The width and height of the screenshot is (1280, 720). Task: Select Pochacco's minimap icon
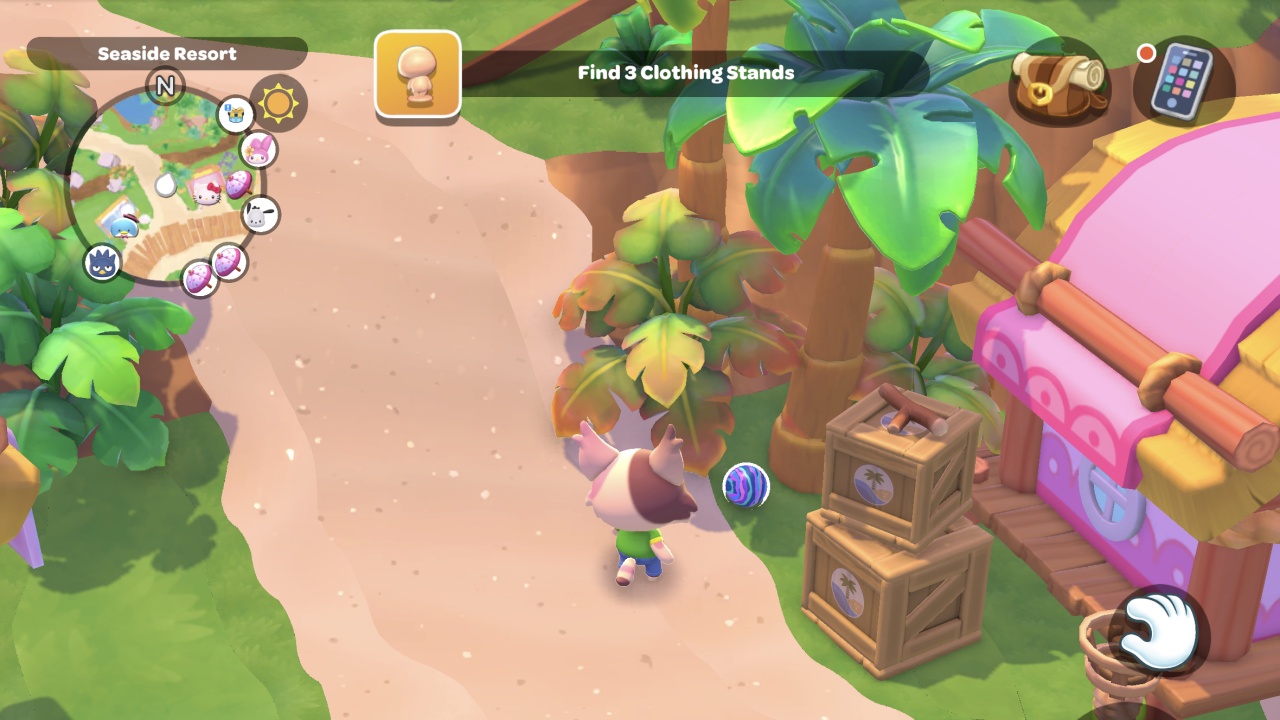[257, 215]
